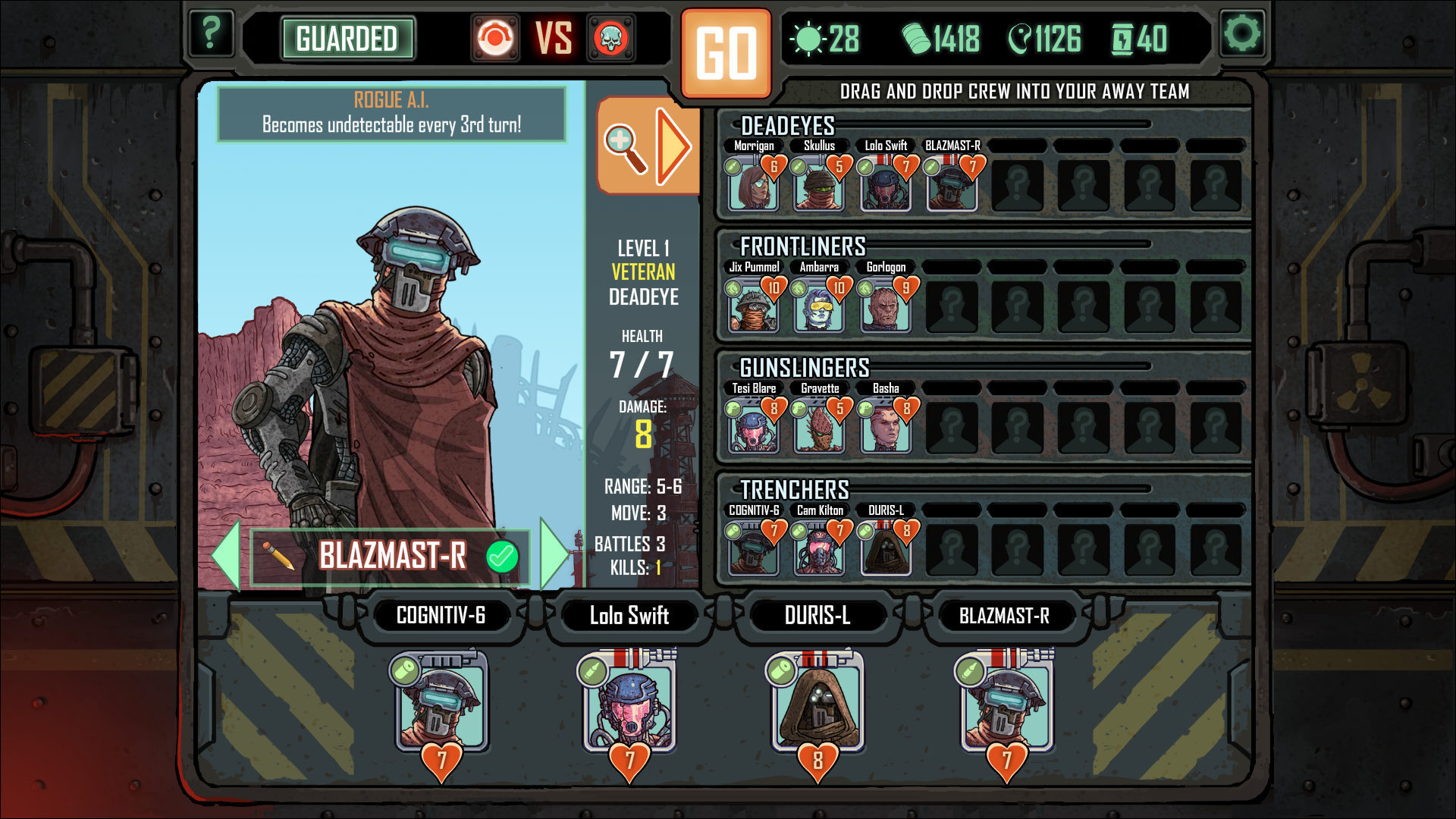This screenshot has width=1456, height=819.
Task: Show the previous crew member with left arrow
Action: (226, 555)
